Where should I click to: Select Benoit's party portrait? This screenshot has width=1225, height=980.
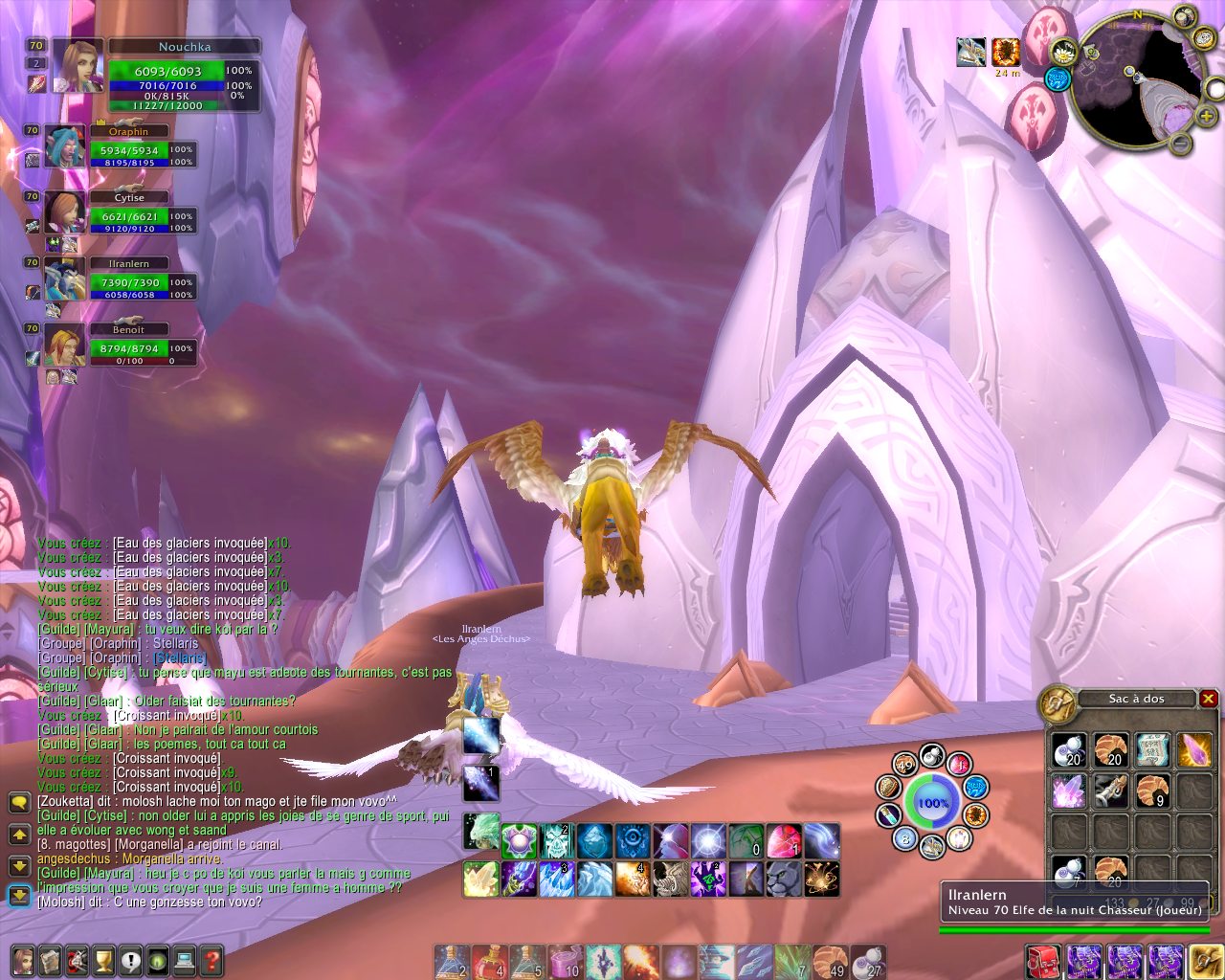(65, 345)
